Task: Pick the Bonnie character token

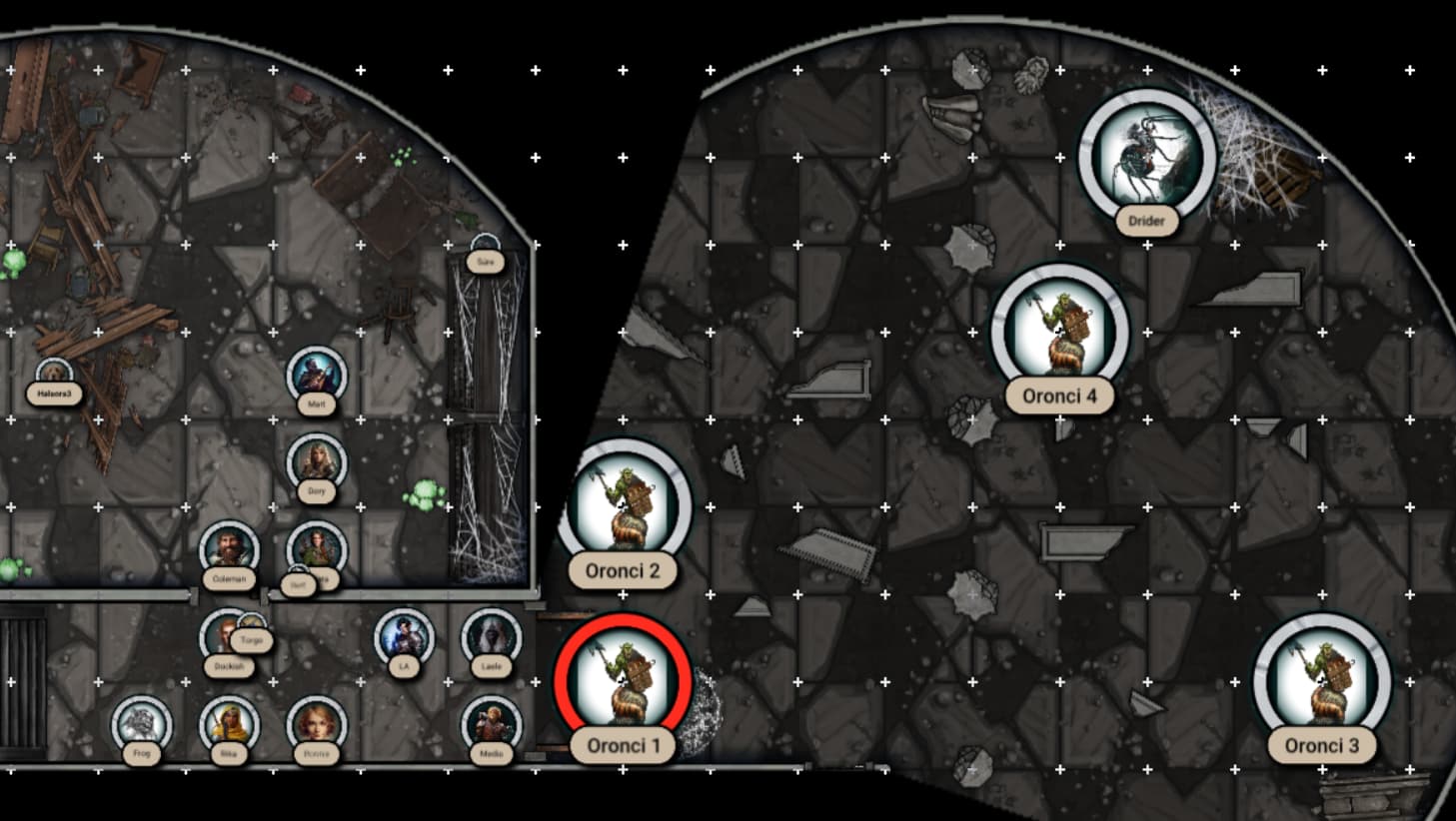Action: [316, 724]
